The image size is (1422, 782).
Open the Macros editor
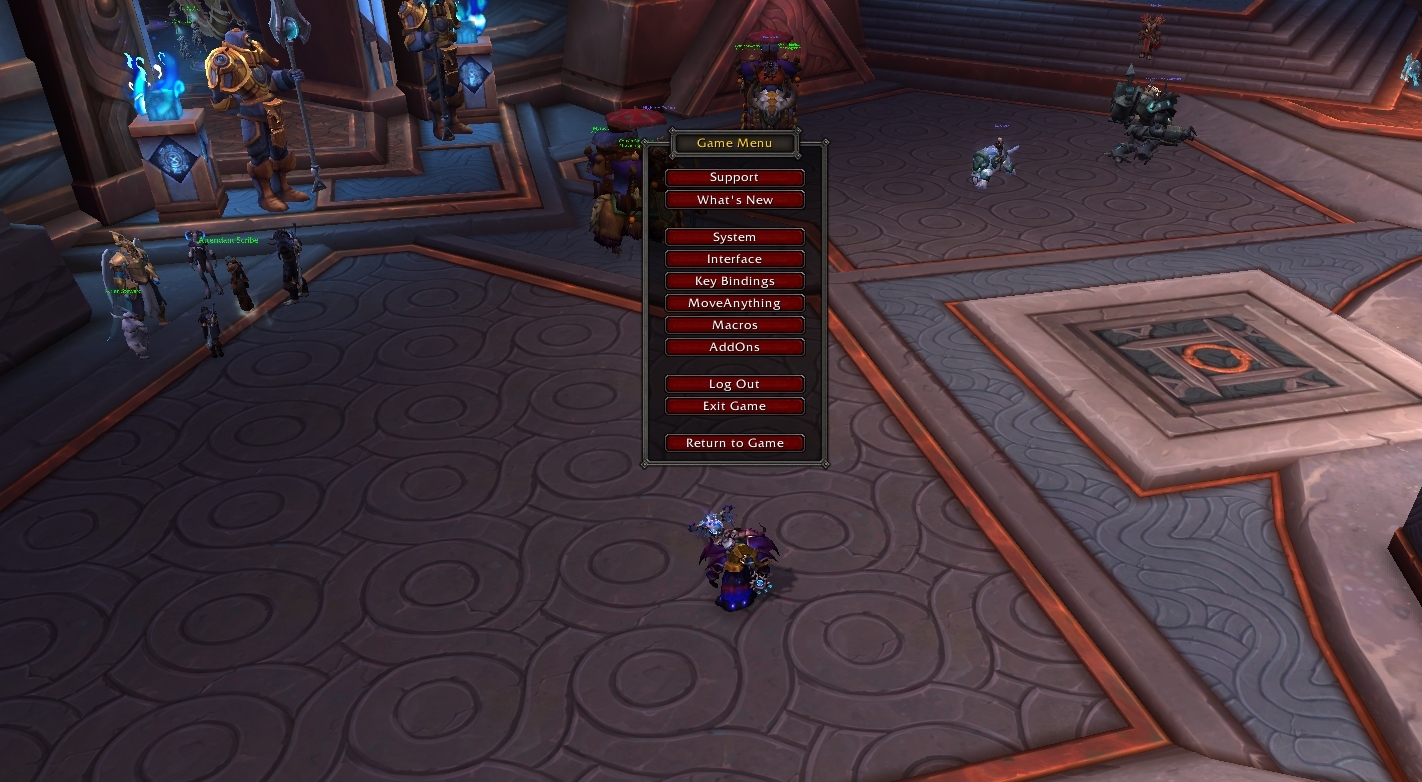point(735,324)
